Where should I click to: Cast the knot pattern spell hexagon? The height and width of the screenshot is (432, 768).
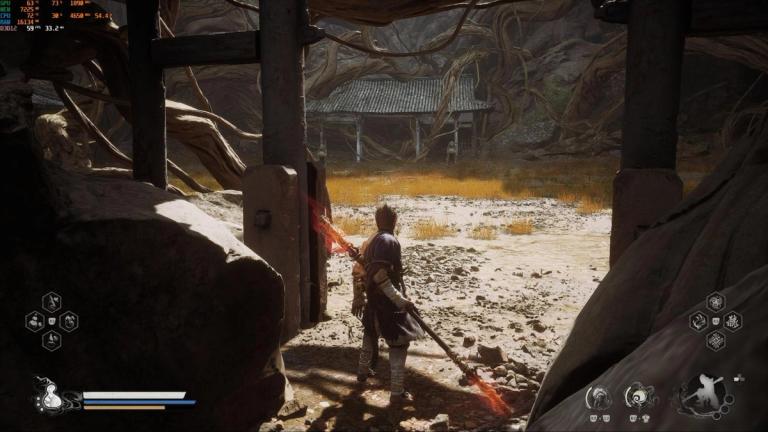(716, 340)
